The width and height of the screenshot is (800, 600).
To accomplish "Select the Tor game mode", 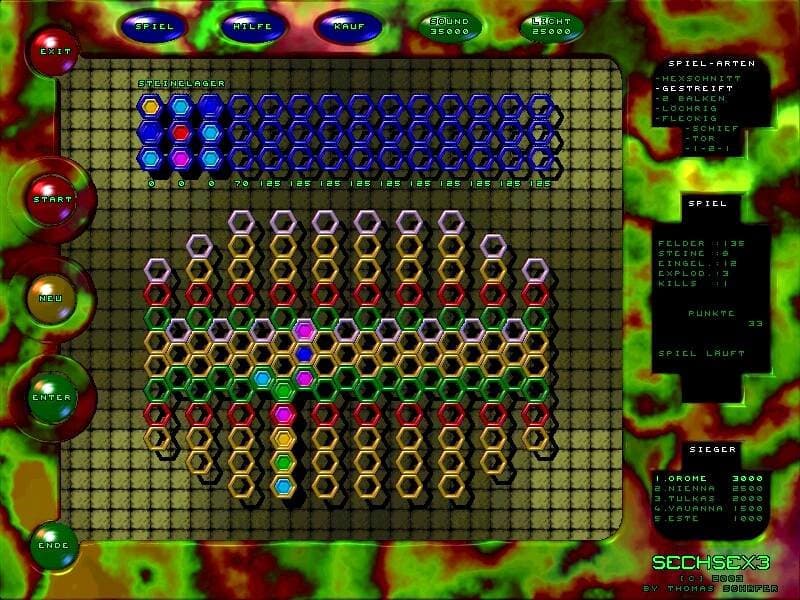I will (x=705, y=138).
